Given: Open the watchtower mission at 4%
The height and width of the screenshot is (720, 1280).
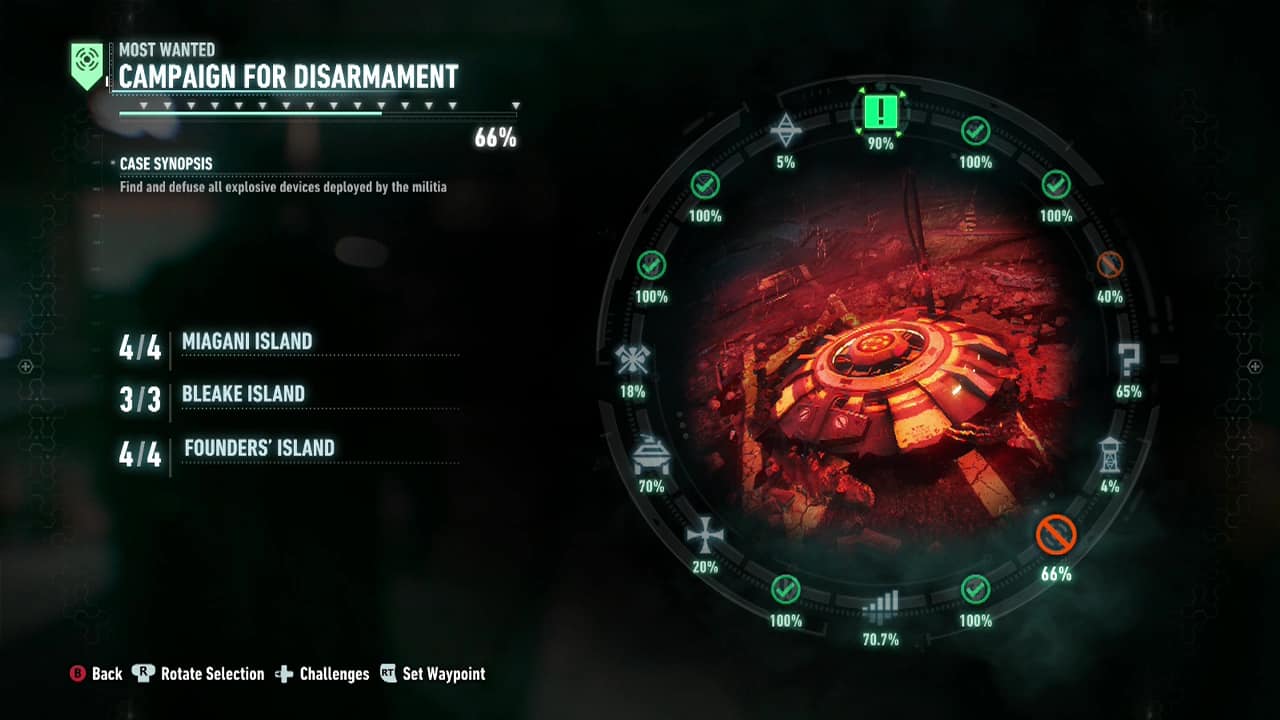Looking at the screenshot, I should 1110,454.
